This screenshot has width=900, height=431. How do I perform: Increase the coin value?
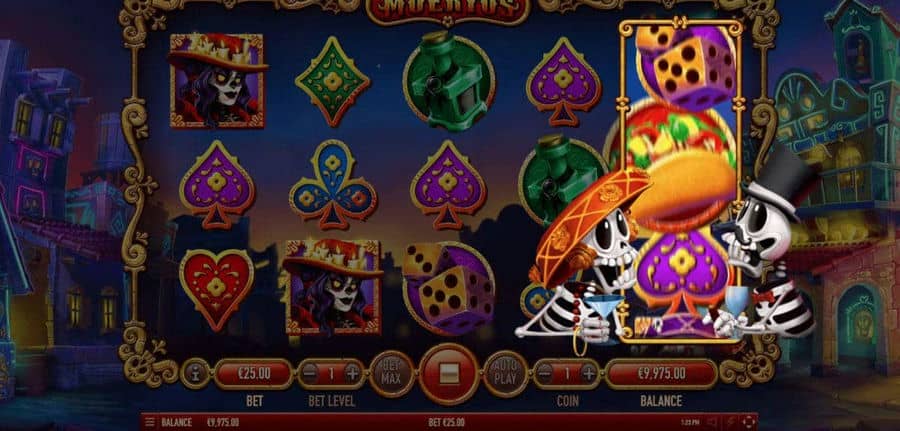tap(588, 374)
